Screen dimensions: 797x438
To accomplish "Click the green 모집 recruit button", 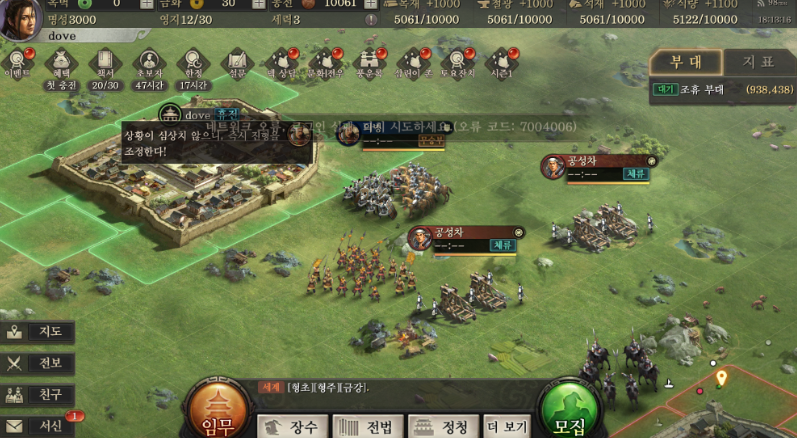I will tap(569, 409).
